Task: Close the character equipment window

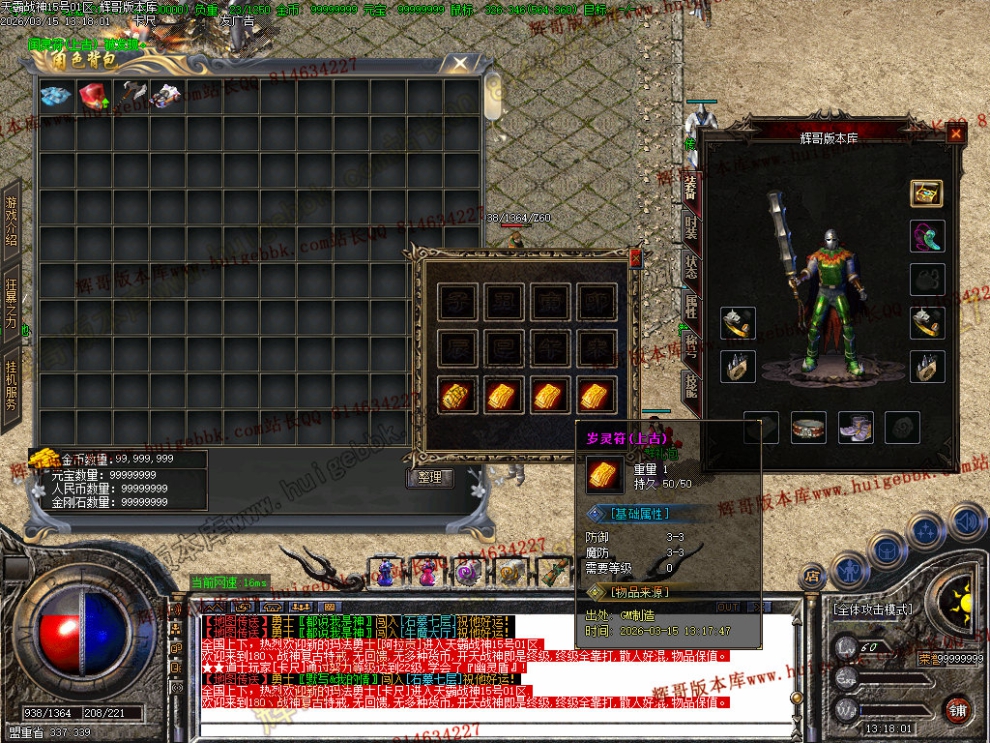Action: tap(956, 133)
